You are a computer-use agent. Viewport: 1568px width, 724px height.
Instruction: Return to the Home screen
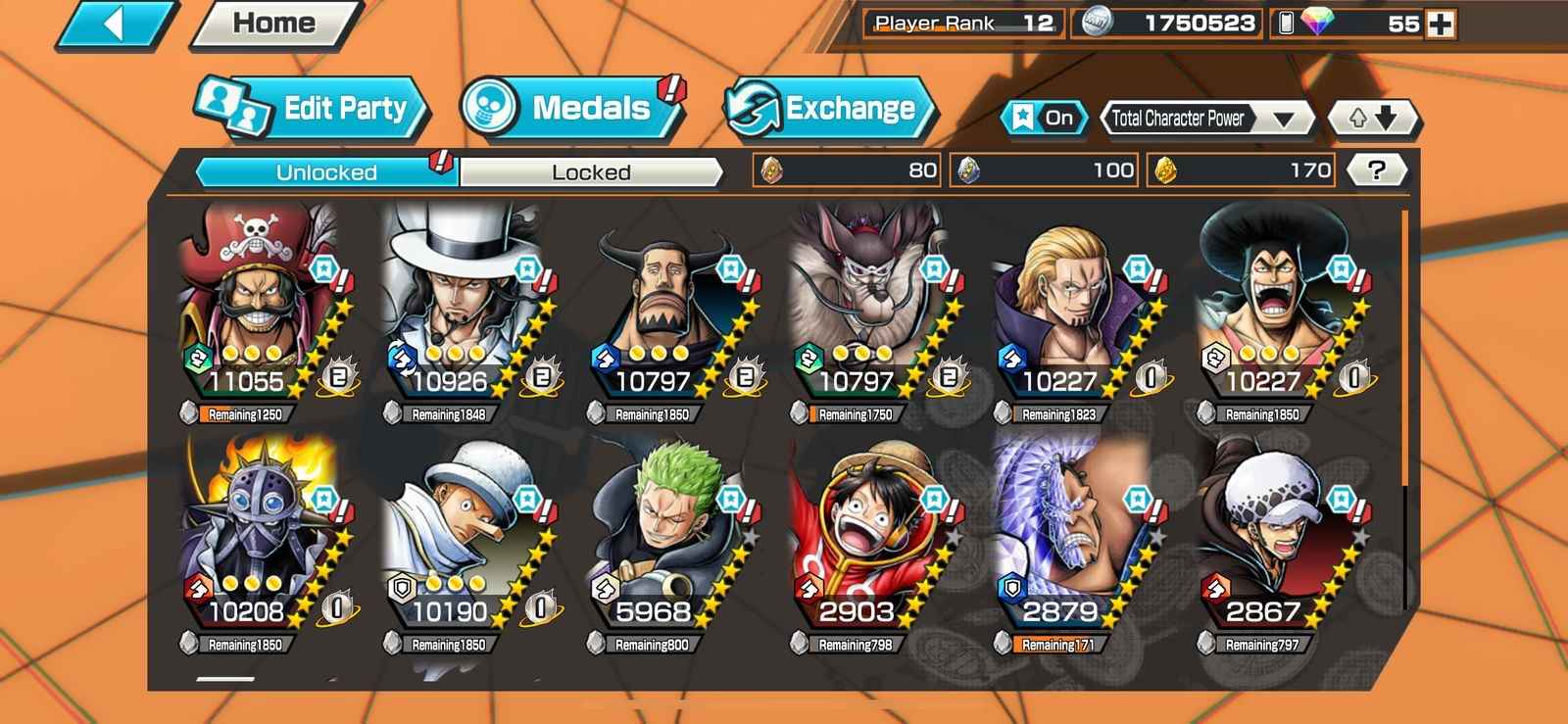pos(274,24)
